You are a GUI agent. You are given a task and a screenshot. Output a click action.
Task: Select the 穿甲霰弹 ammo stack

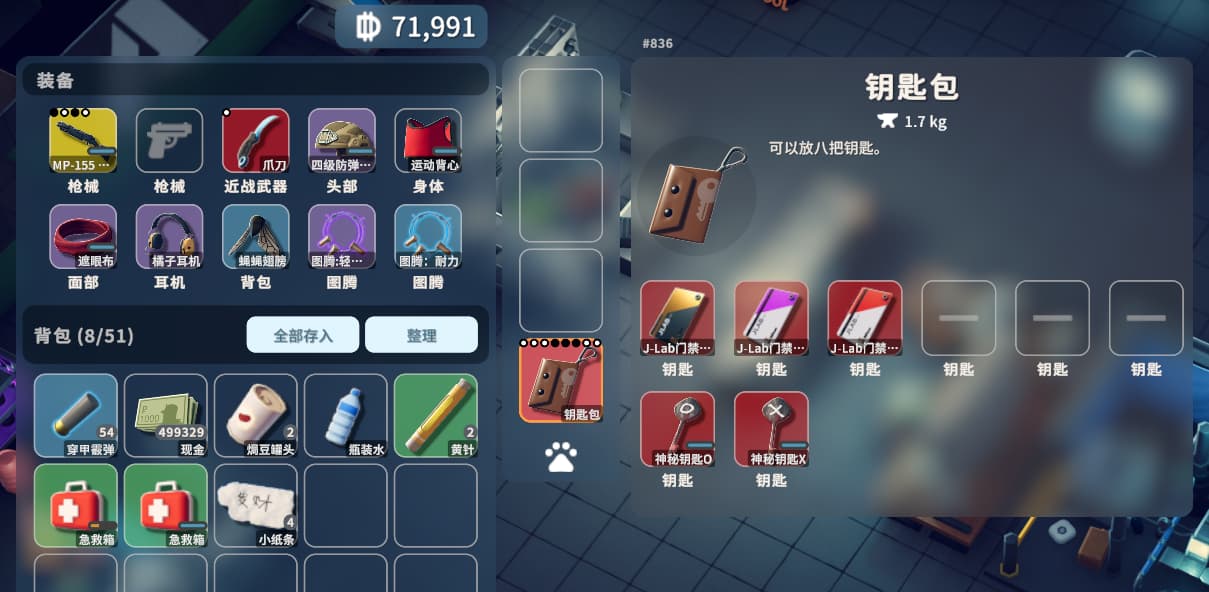tap(75, 415)
